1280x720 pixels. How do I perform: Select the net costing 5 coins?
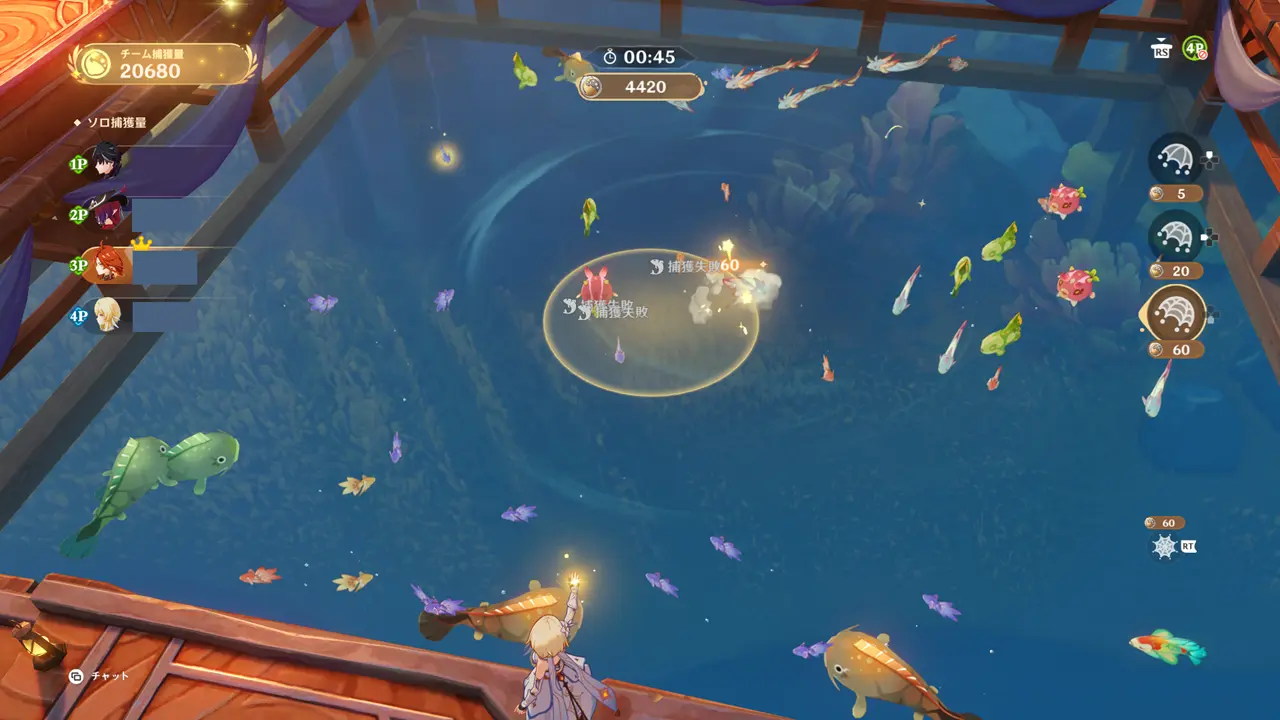coord(1176,160)
